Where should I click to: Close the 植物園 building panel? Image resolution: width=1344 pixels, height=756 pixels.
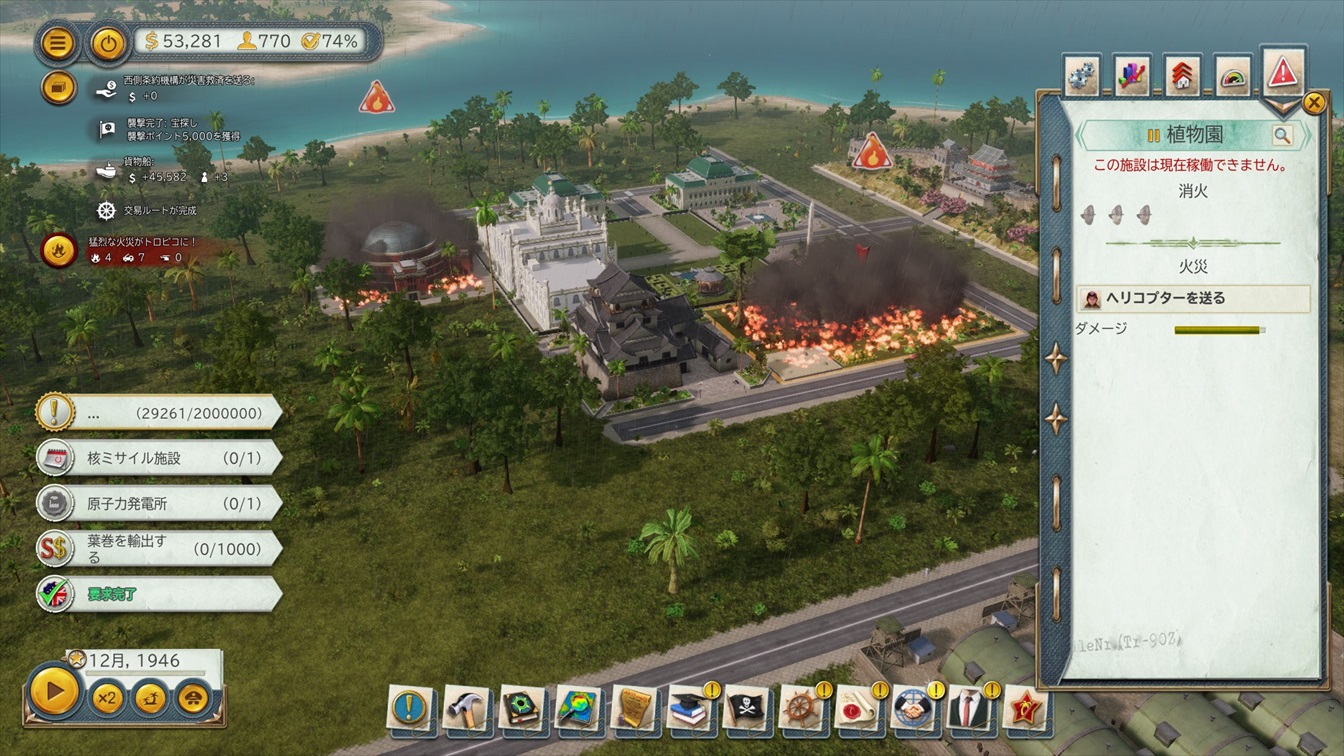click(1314, 102)
